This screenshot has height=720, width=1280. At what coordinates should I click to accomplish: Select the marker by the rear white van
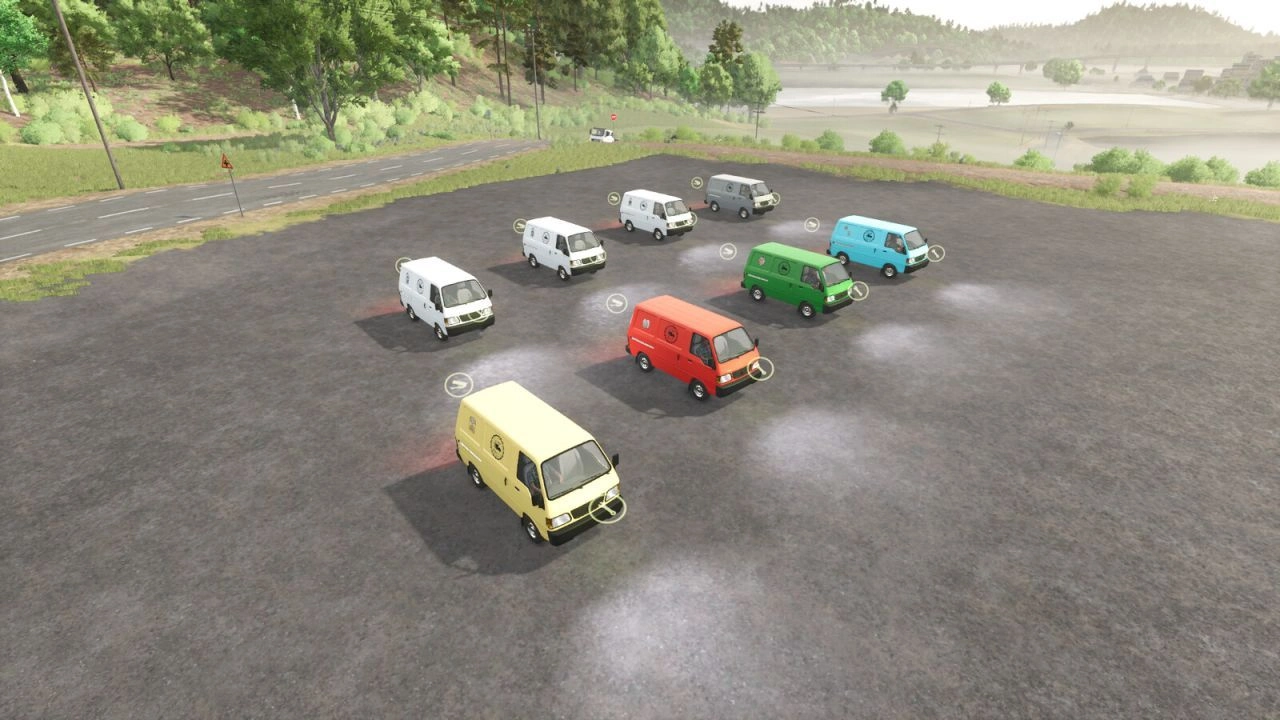click(615, 197)
